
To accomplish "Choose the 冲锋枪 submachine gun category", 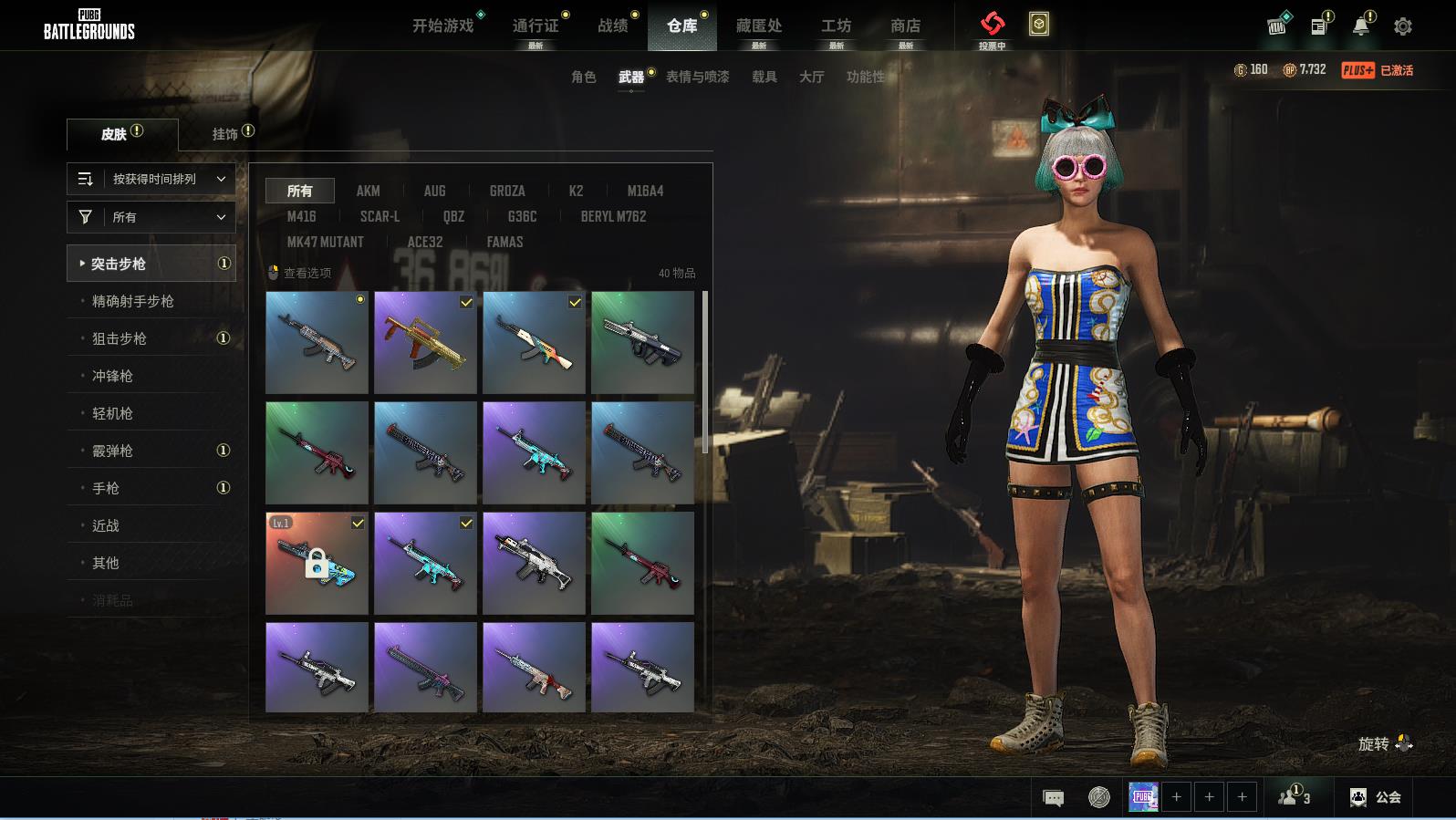I will 112,376.
